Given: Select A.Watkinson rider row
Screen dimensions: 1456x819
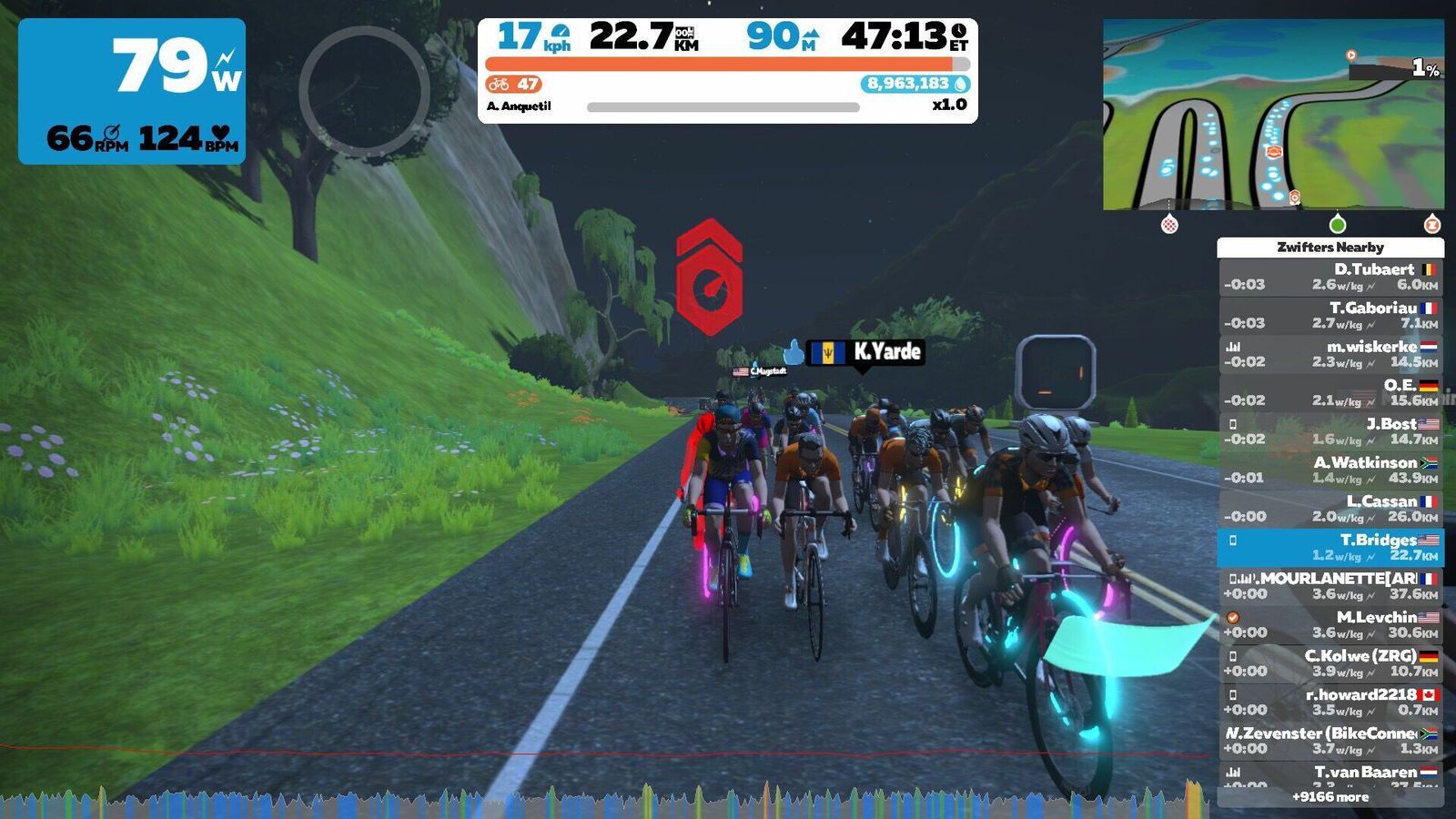Looking at the screenshot, I should pyautogui.click(x=1330, y=470).
